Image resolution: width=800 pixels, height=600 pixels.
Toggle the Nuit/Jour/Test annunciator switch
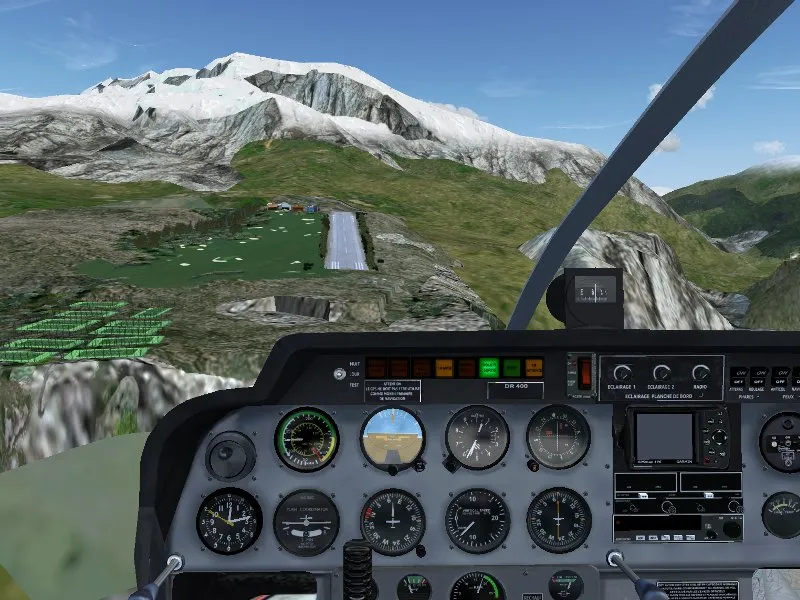point(341,374)
